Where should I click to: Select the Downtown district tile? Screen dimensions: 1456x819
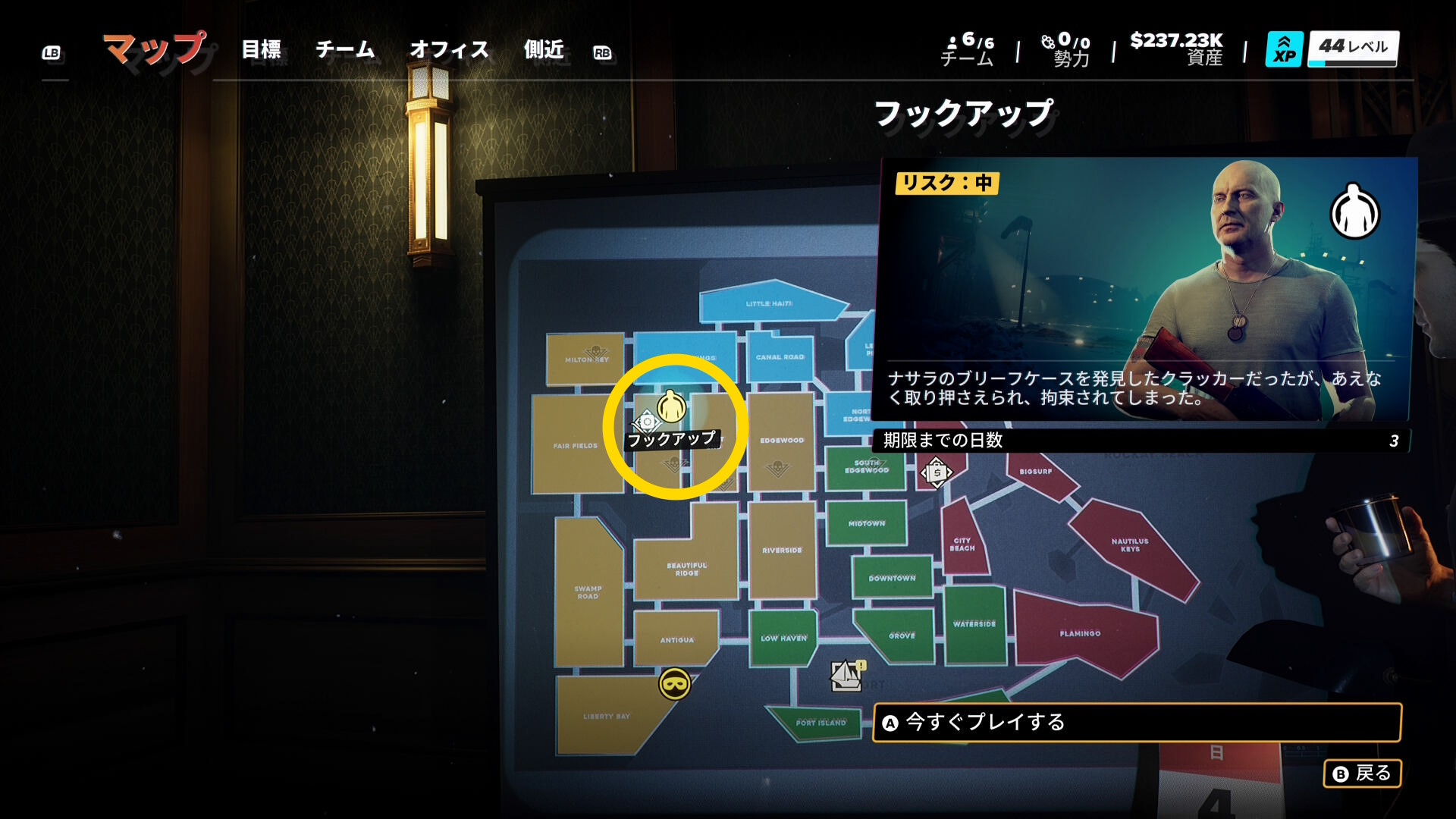pos(892,578)
